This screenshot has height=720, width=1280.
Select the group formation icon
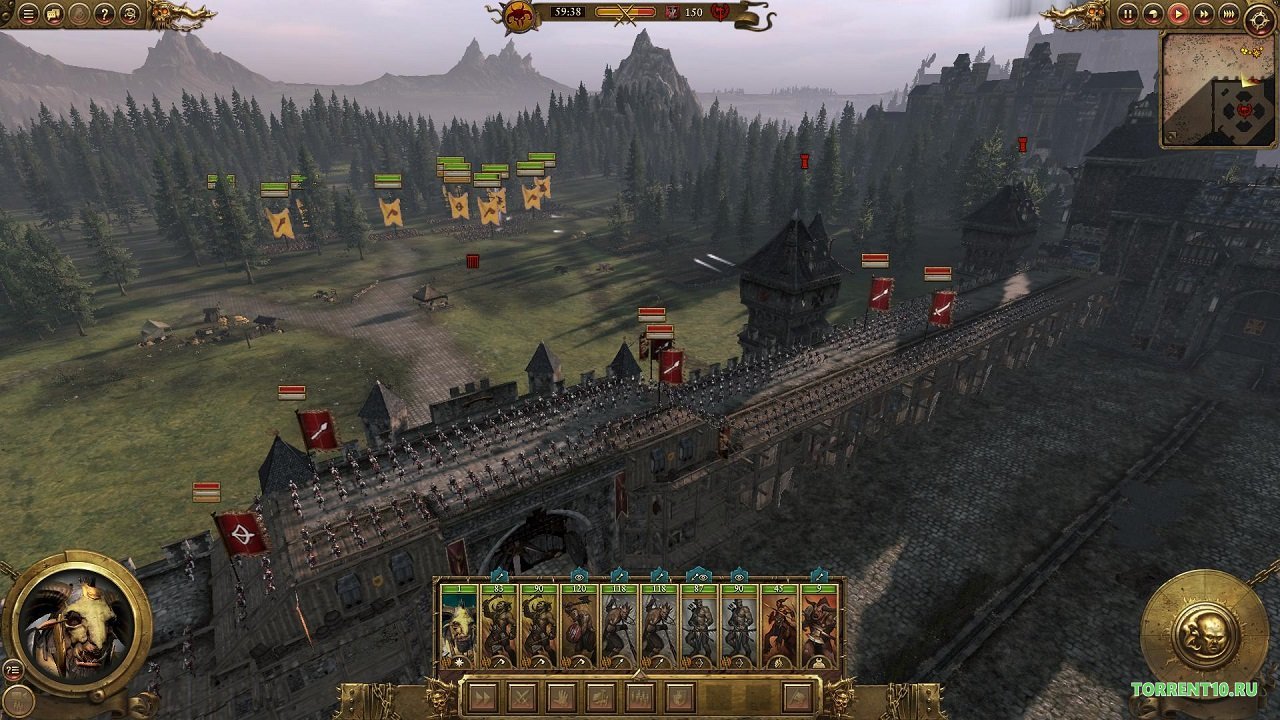pos(641,697)
